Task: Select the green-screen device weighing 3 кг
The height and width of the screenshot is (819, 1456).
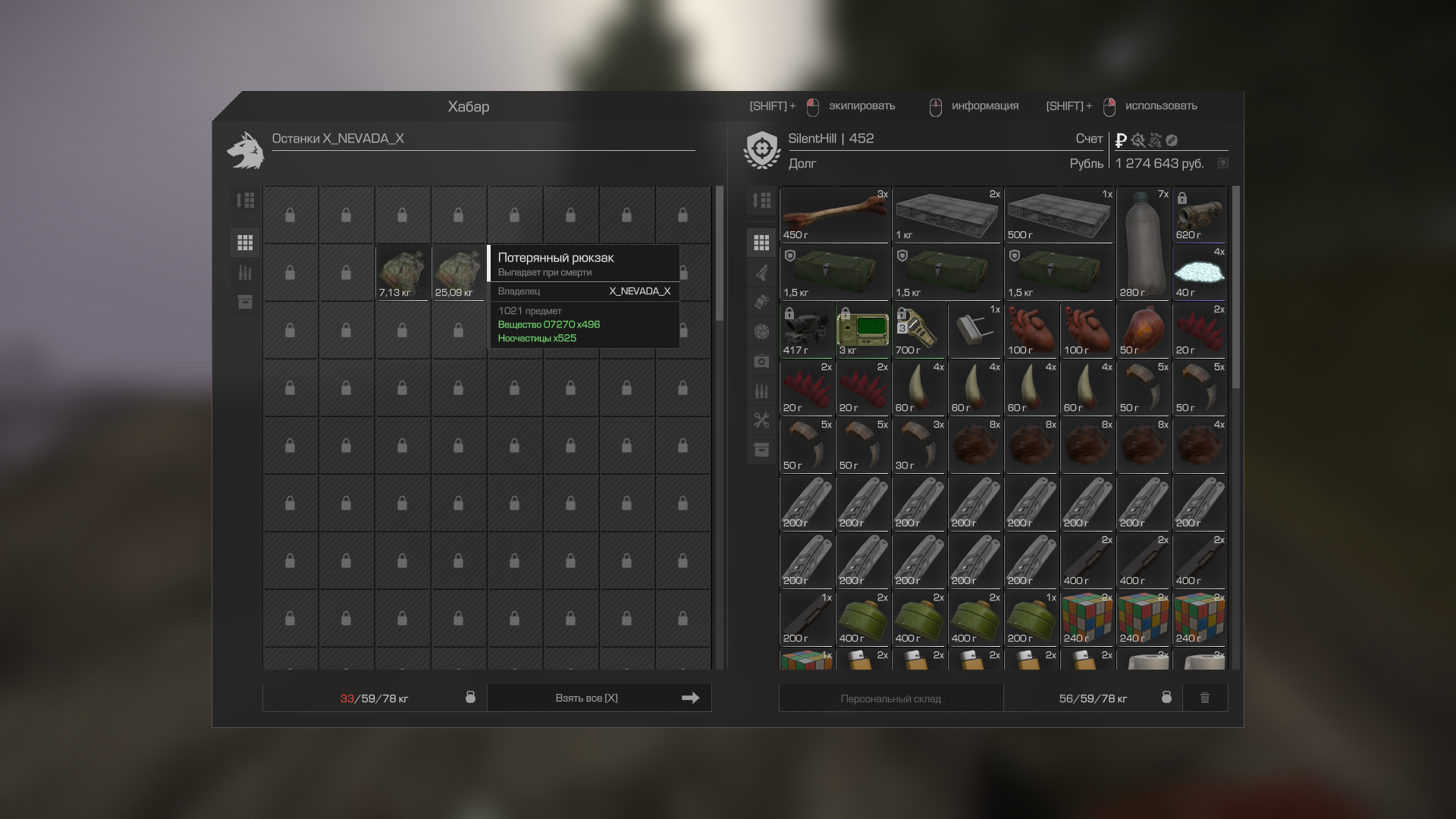Action: click(862, 330)
